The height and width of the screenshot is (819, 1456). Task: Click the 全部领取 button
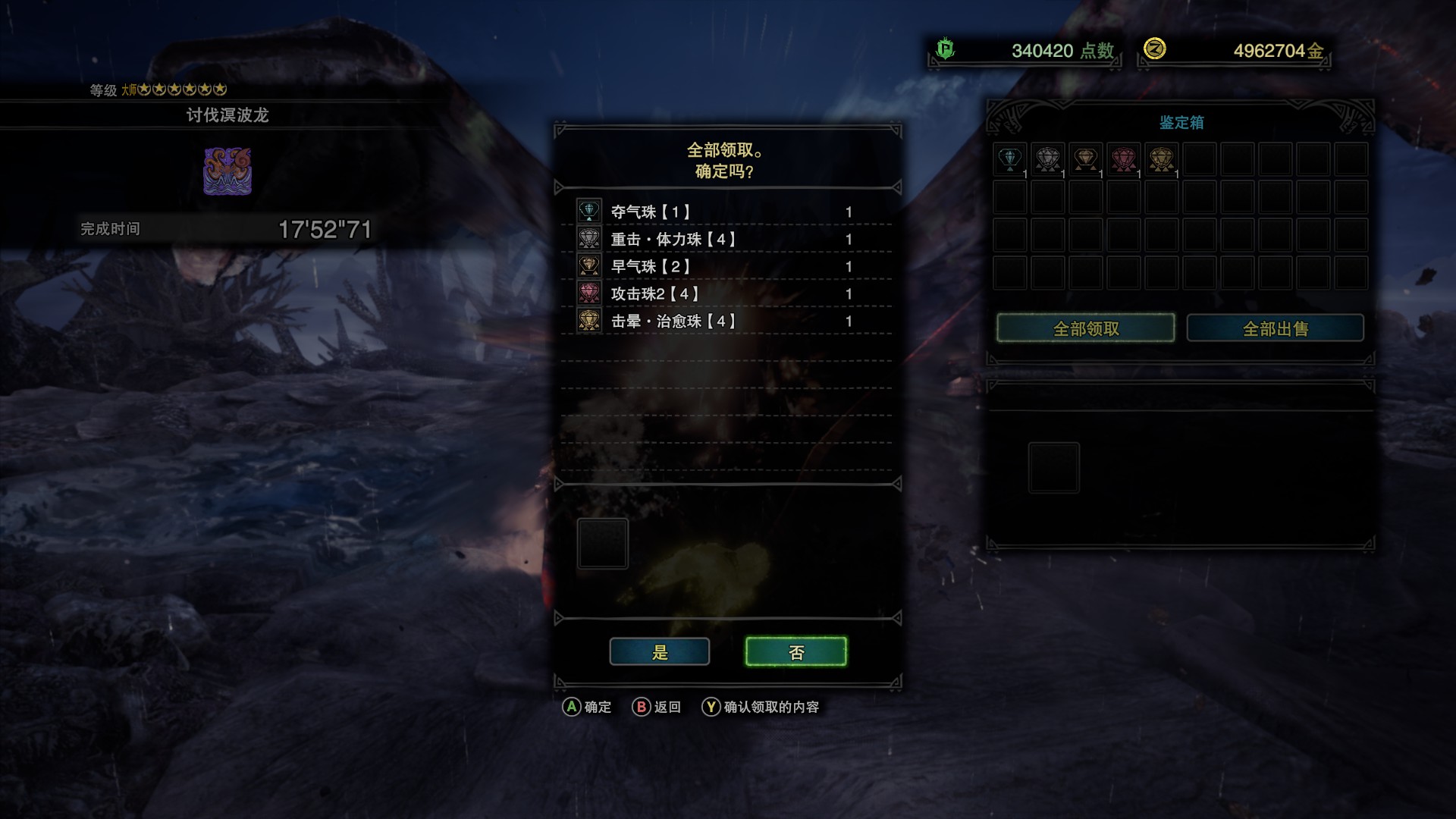pyautogui.click(x=1086, y=328)
